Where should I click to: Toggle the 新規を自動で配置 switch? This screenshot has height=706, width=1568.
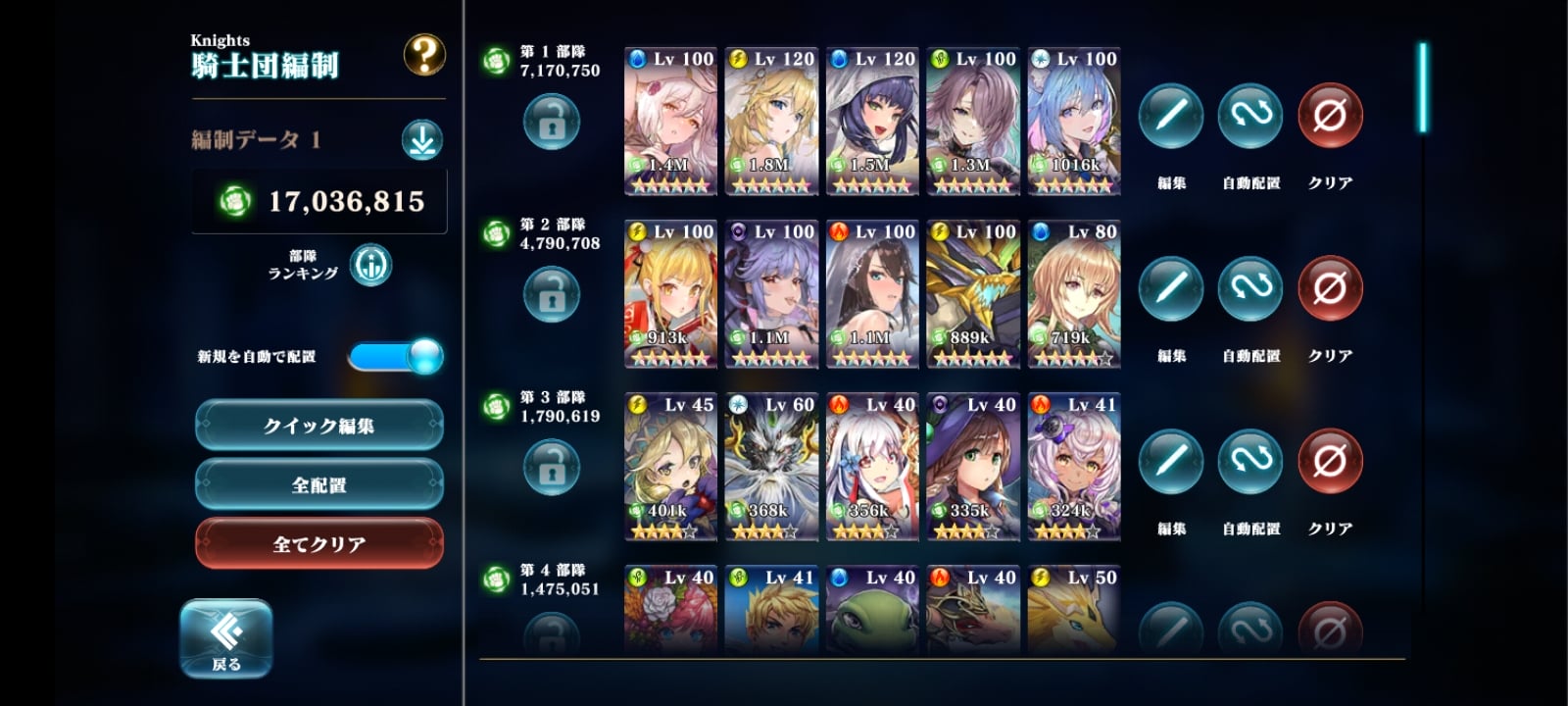click(396, 356)
